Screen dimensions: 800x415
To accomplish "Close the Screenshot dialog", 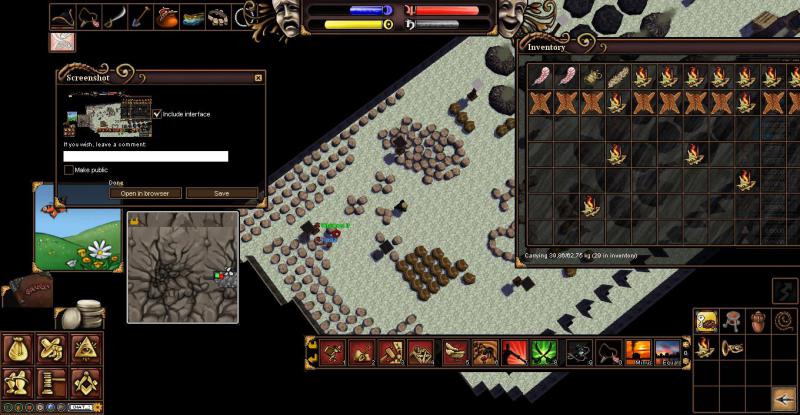I will [x=259, y=77].
